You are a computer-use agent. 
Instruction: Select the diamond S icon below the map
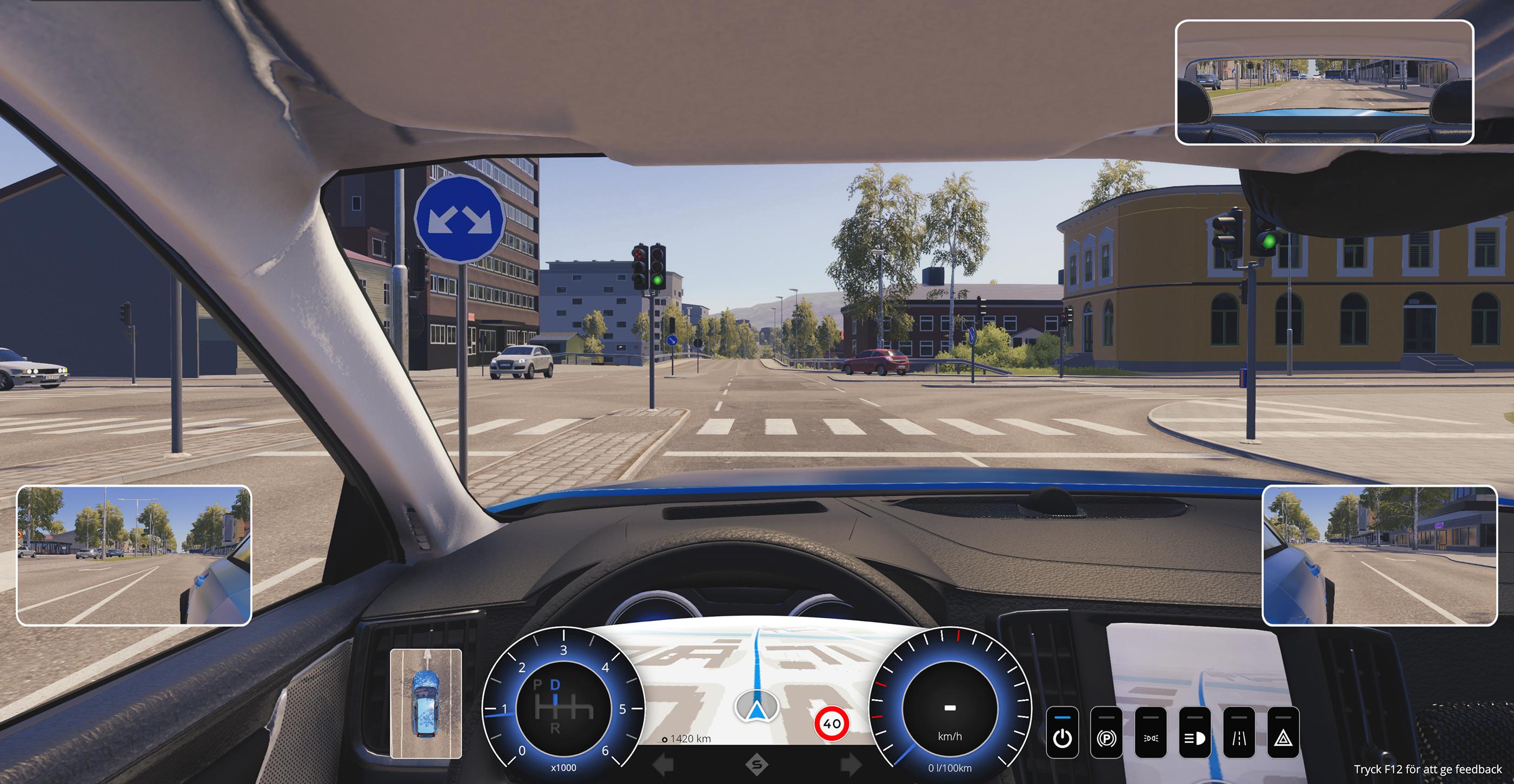pos(756,765)
